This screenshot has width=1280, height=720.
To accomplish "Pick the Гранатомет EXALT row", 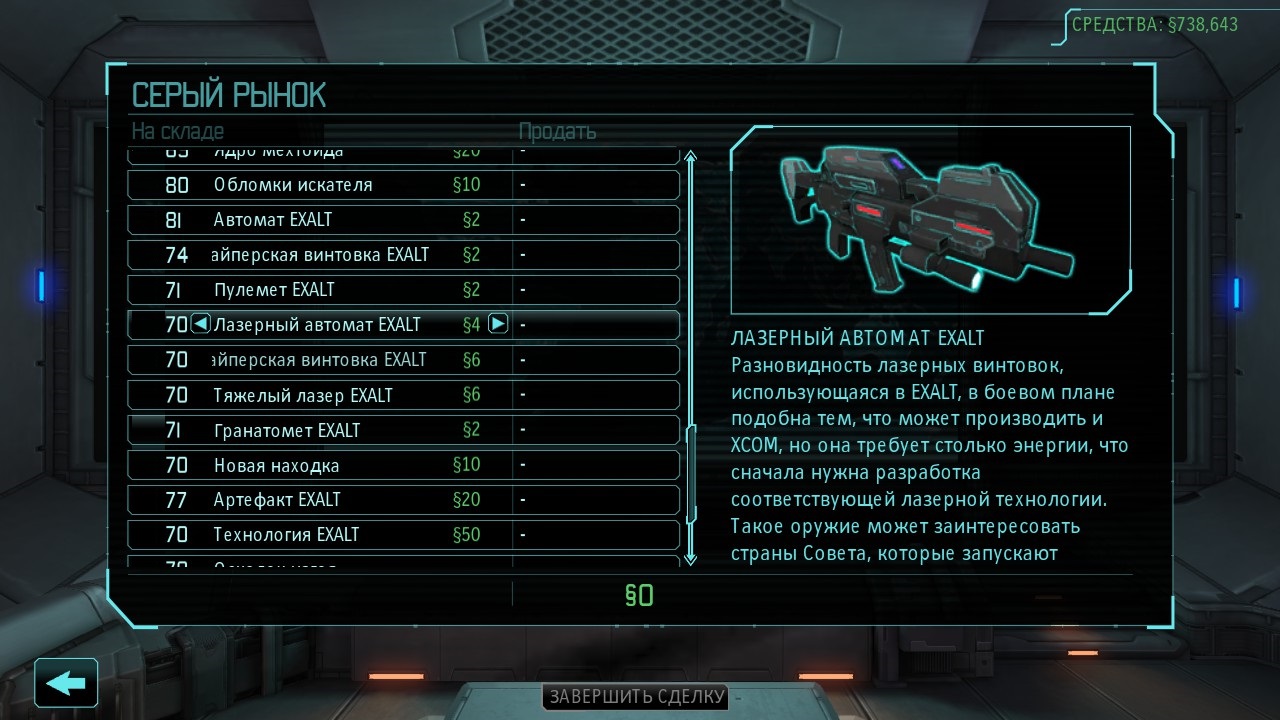I will (404, 430).
